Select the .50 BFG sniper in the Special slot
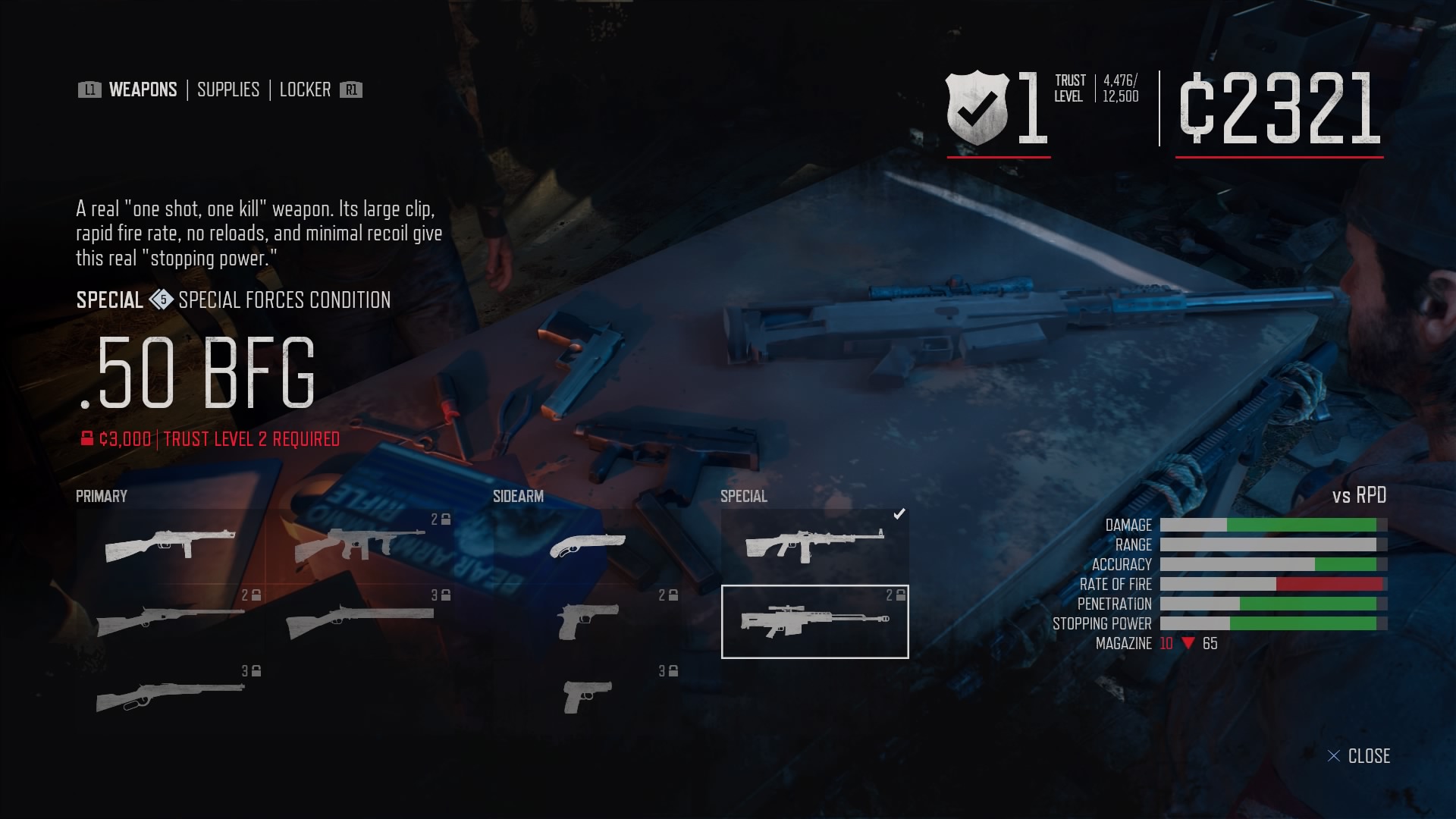This screenshot has width=1456, height=819. pos(813,622)
